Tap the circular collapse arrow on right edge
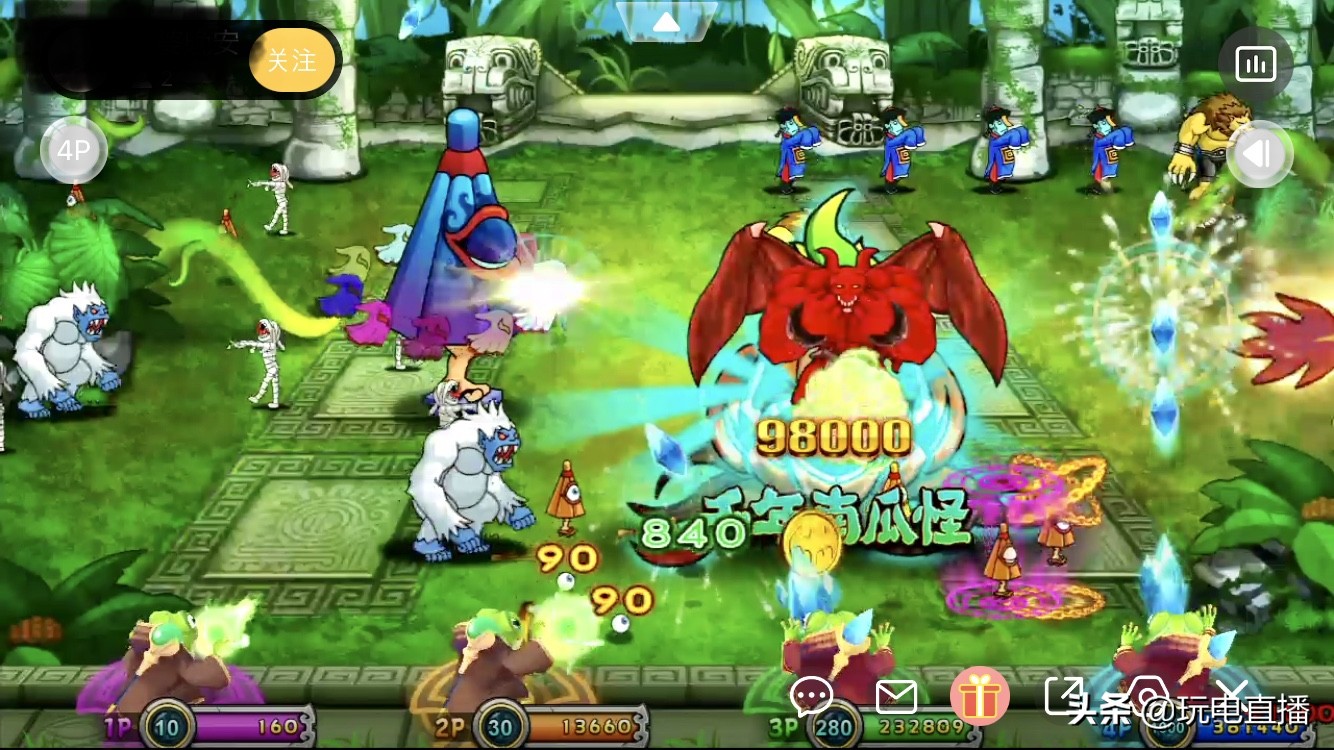This screenshot has width=1334, height=750. pyautogui.click(x=1260, y=154)
